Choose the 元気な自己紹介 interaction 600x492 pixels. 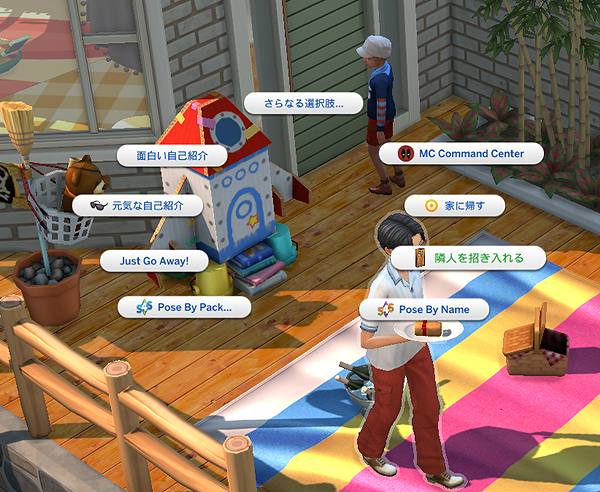pos(138,206)
